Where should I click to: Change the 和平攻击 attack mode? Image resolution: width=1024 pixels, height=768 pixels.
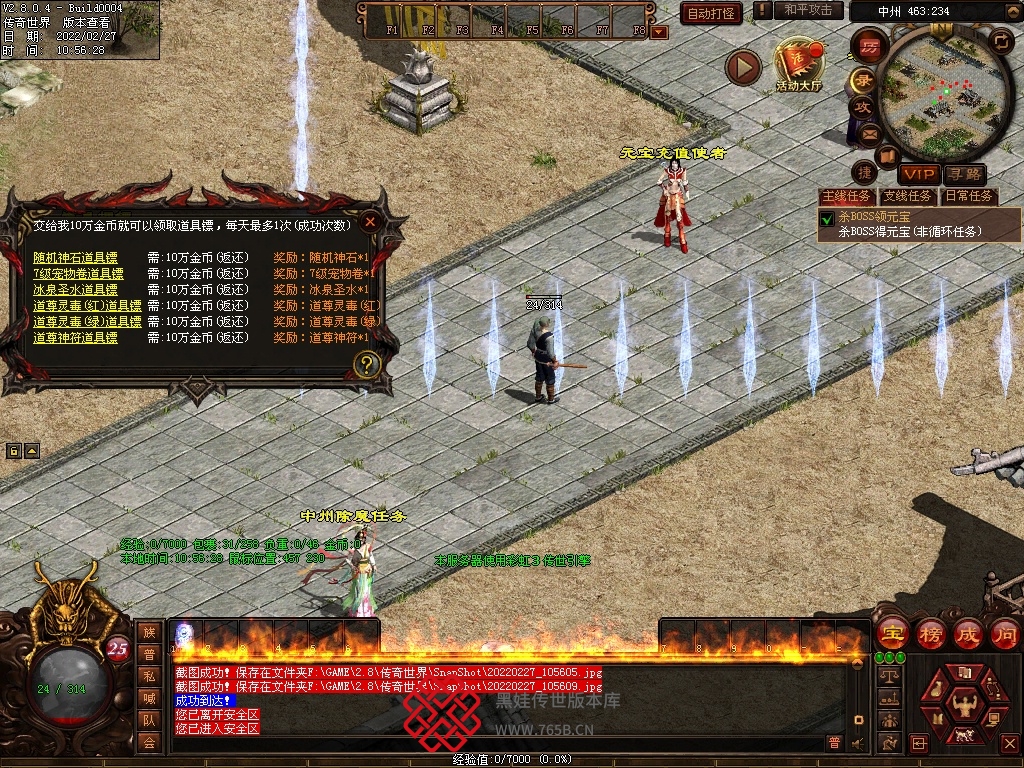click(808, 10)
